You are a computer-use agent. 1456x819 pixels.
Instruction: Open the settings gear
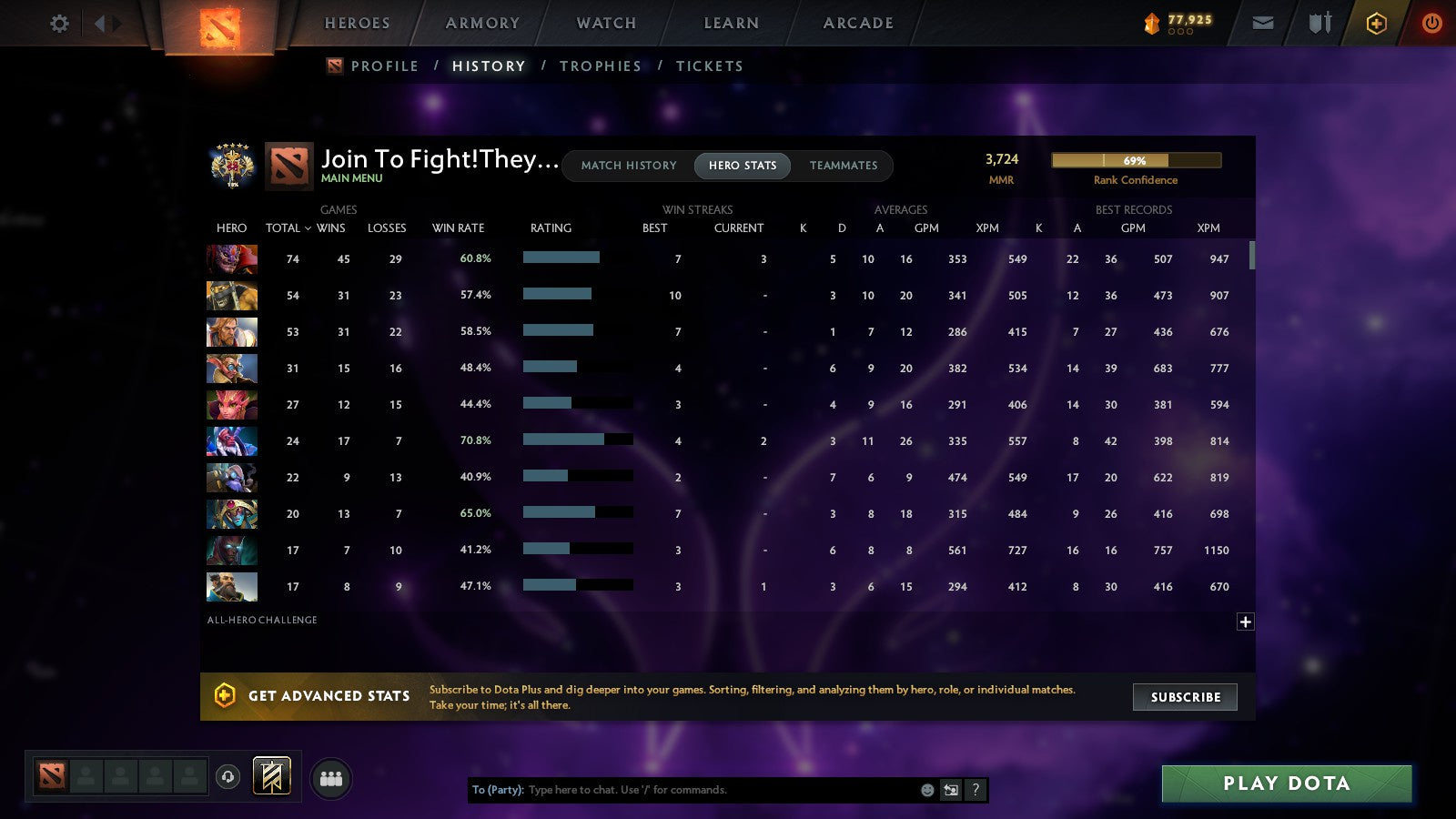click(59, 23)
